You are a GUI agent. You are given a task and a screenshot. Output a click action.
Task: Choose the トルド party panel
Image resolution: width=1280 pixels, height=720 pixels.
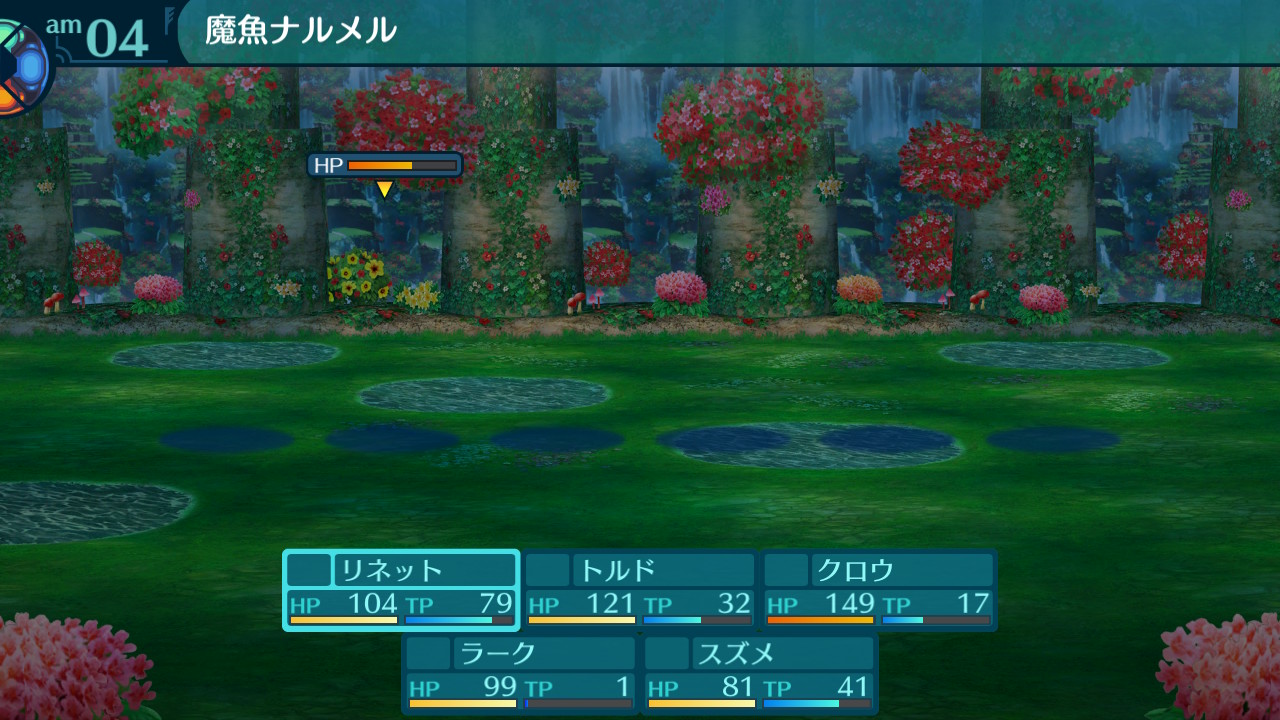click(640, 590)
